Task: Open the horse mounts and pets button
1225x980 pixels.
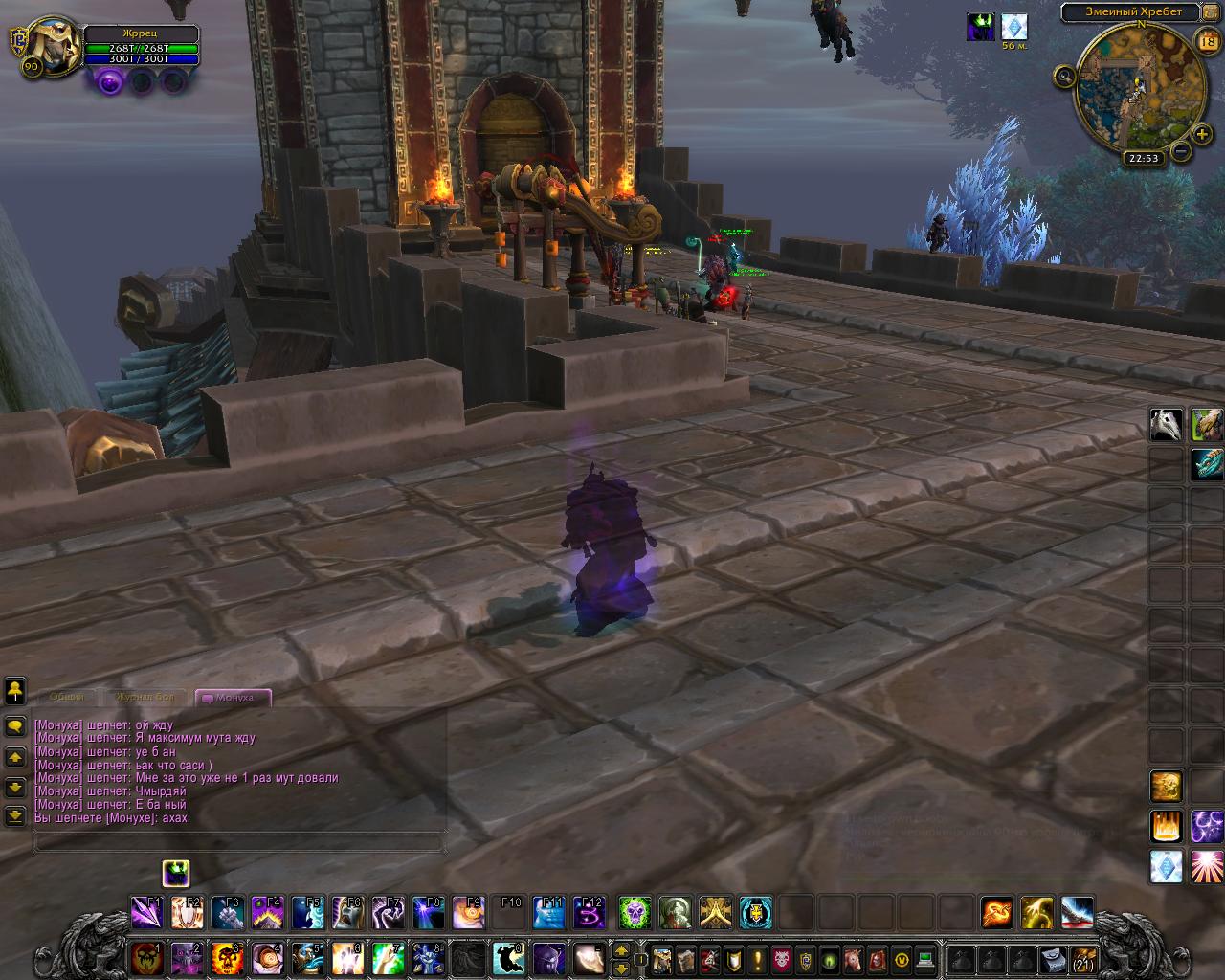Action: (x=853, y=959)
